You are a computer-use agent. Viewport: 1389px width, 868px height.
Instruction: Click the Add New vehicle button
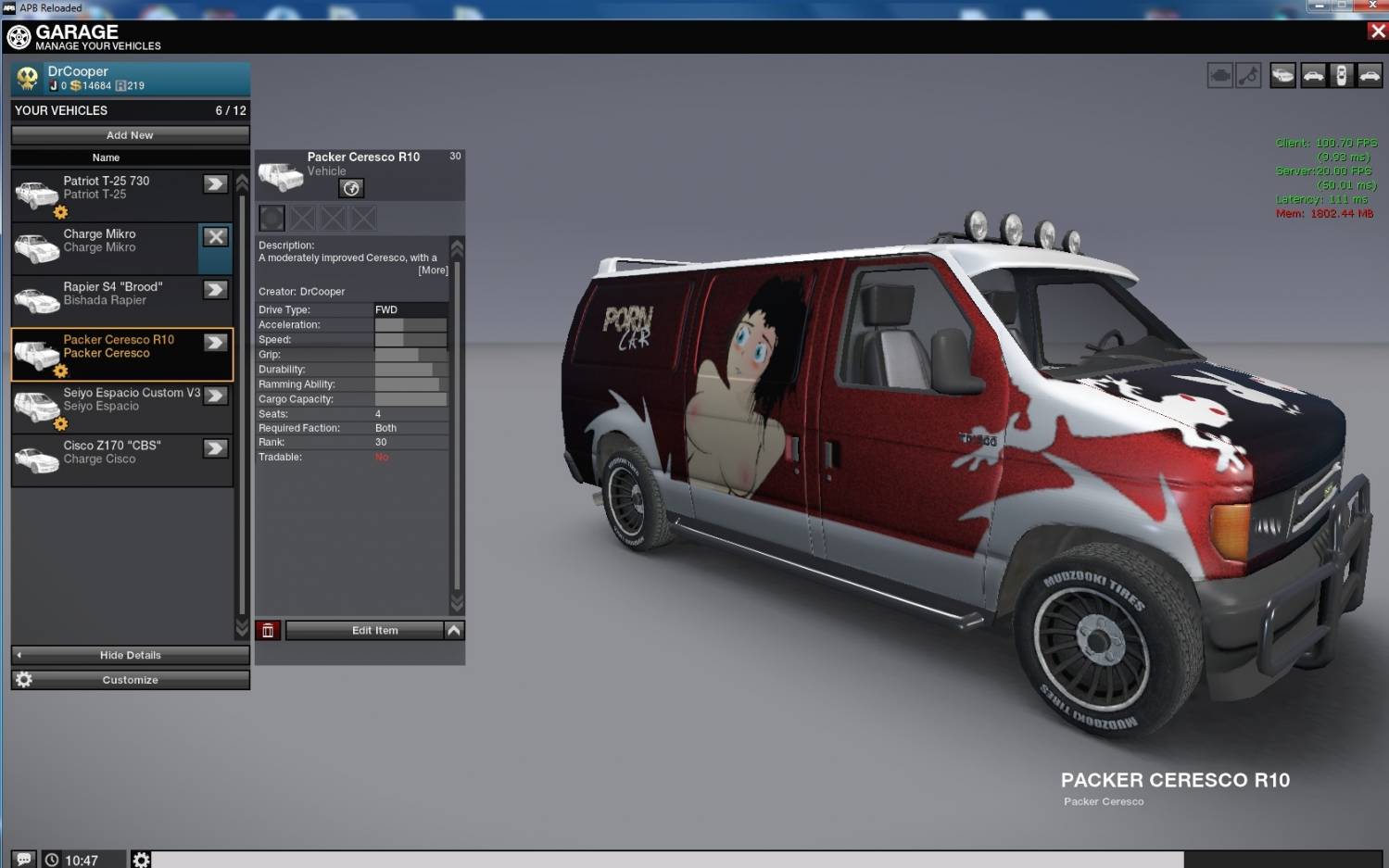click(x=130, y=135)
